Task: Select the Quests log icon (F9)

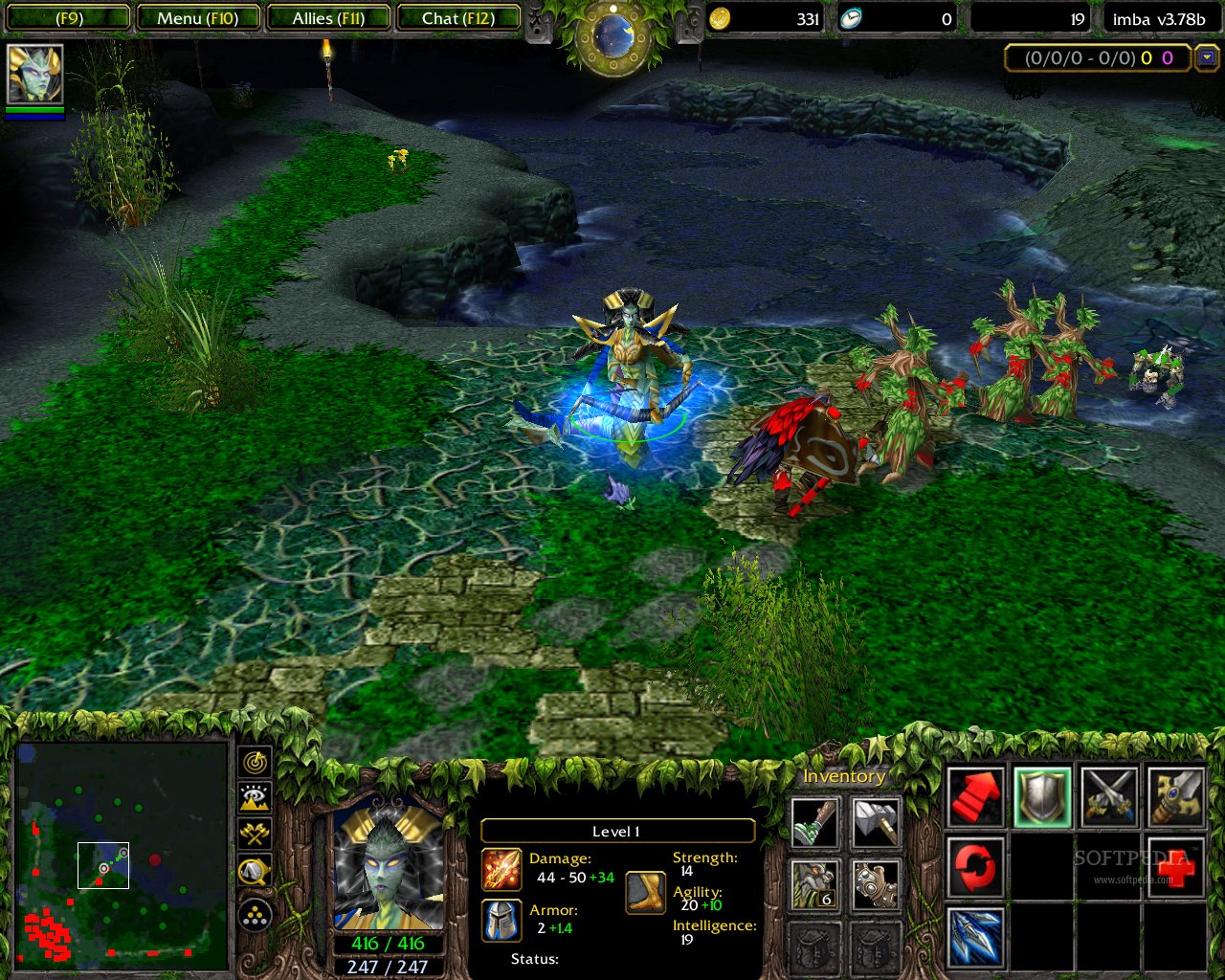Action: 67,17
